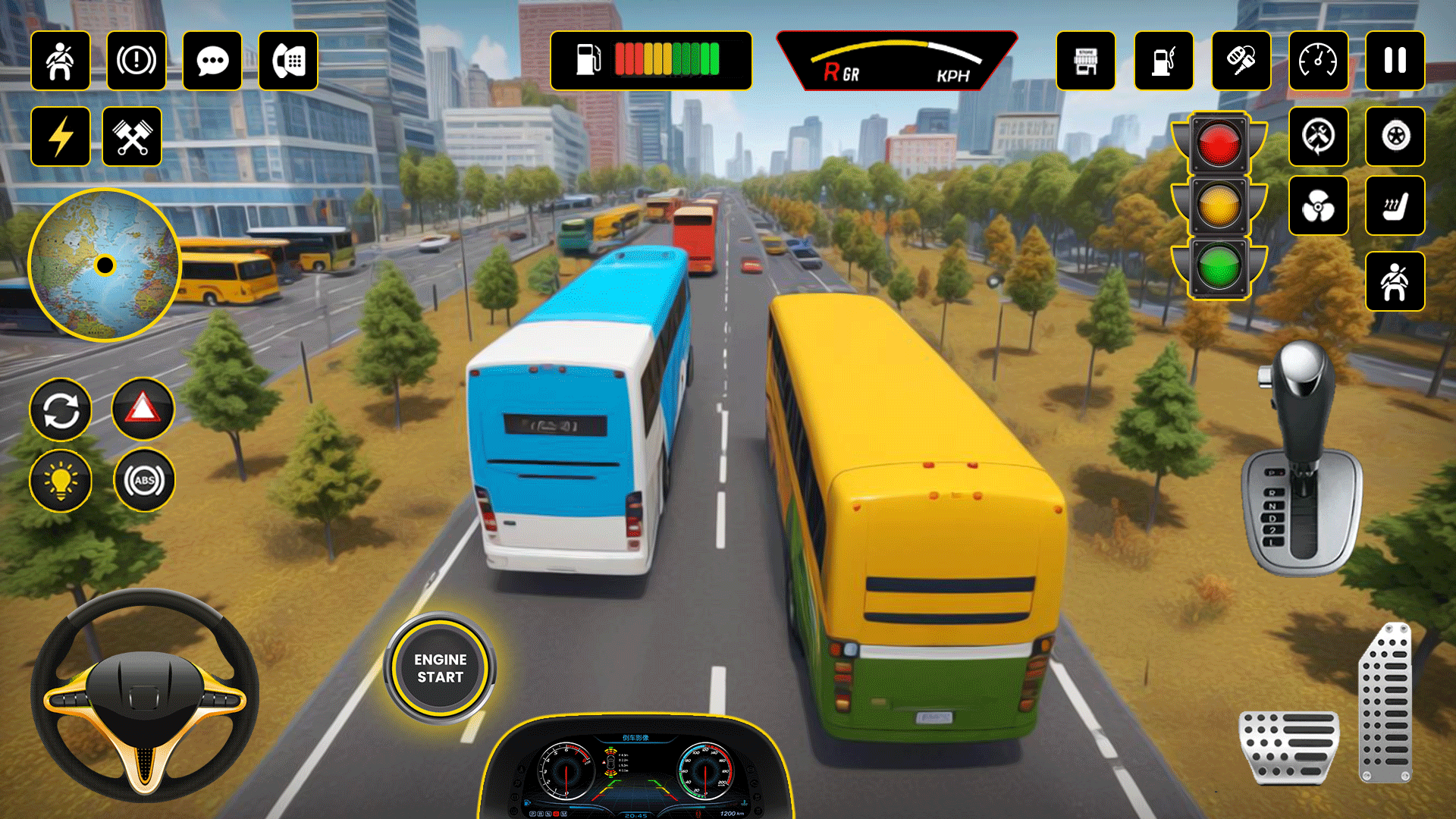The image size is (1456, 819).
Task: Turn on the fan ventilation icon
Action: 1319,206
